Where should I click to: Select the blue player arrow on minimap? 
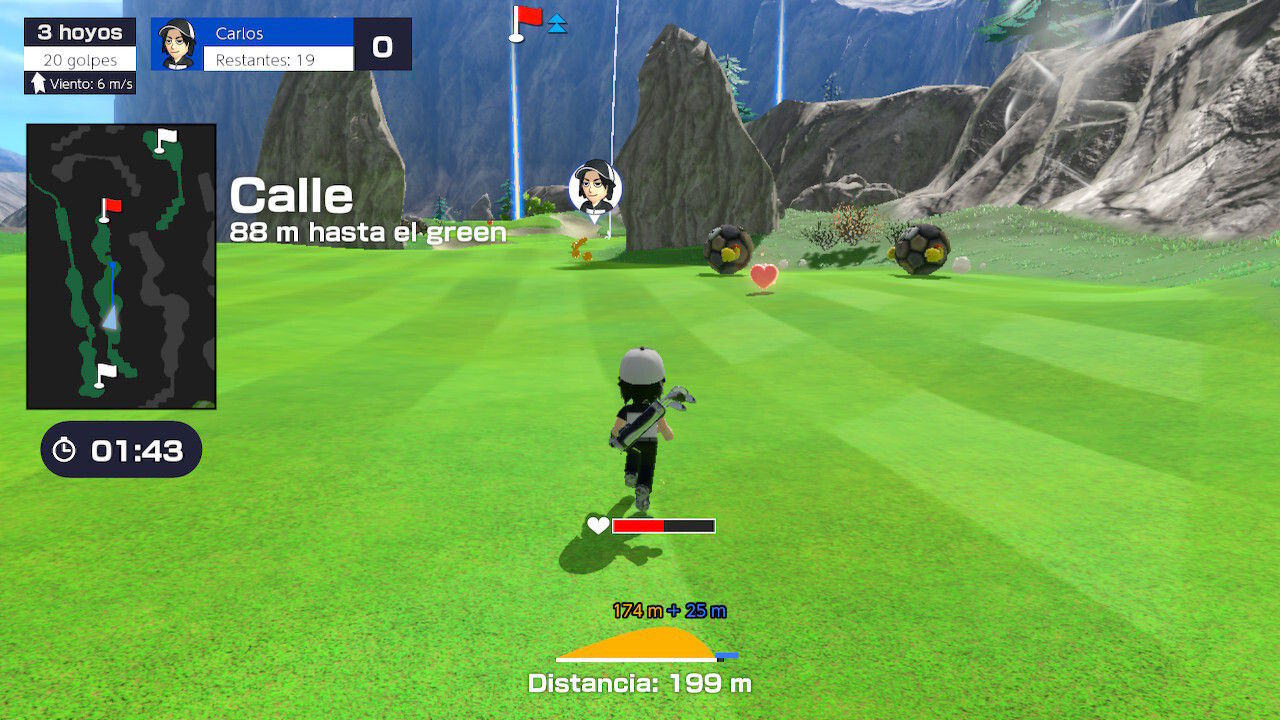(x=111, y=317)
